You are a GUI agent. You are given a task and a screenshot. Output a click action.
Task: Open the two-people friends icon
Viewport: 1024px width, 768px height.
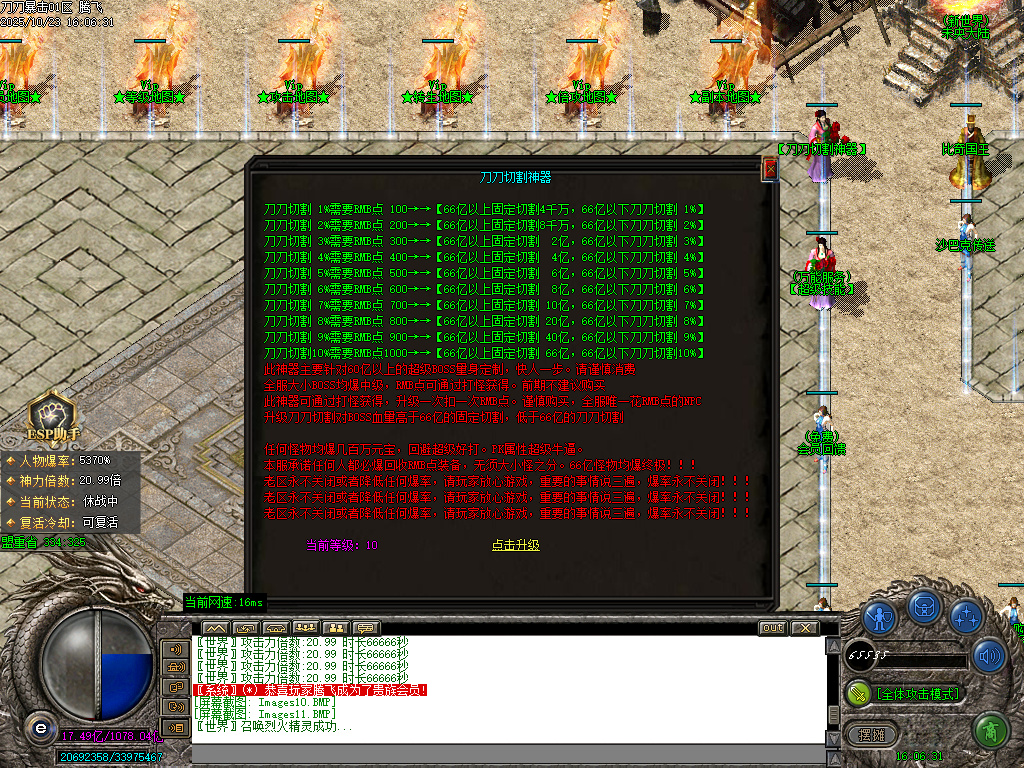click(336, 628)
